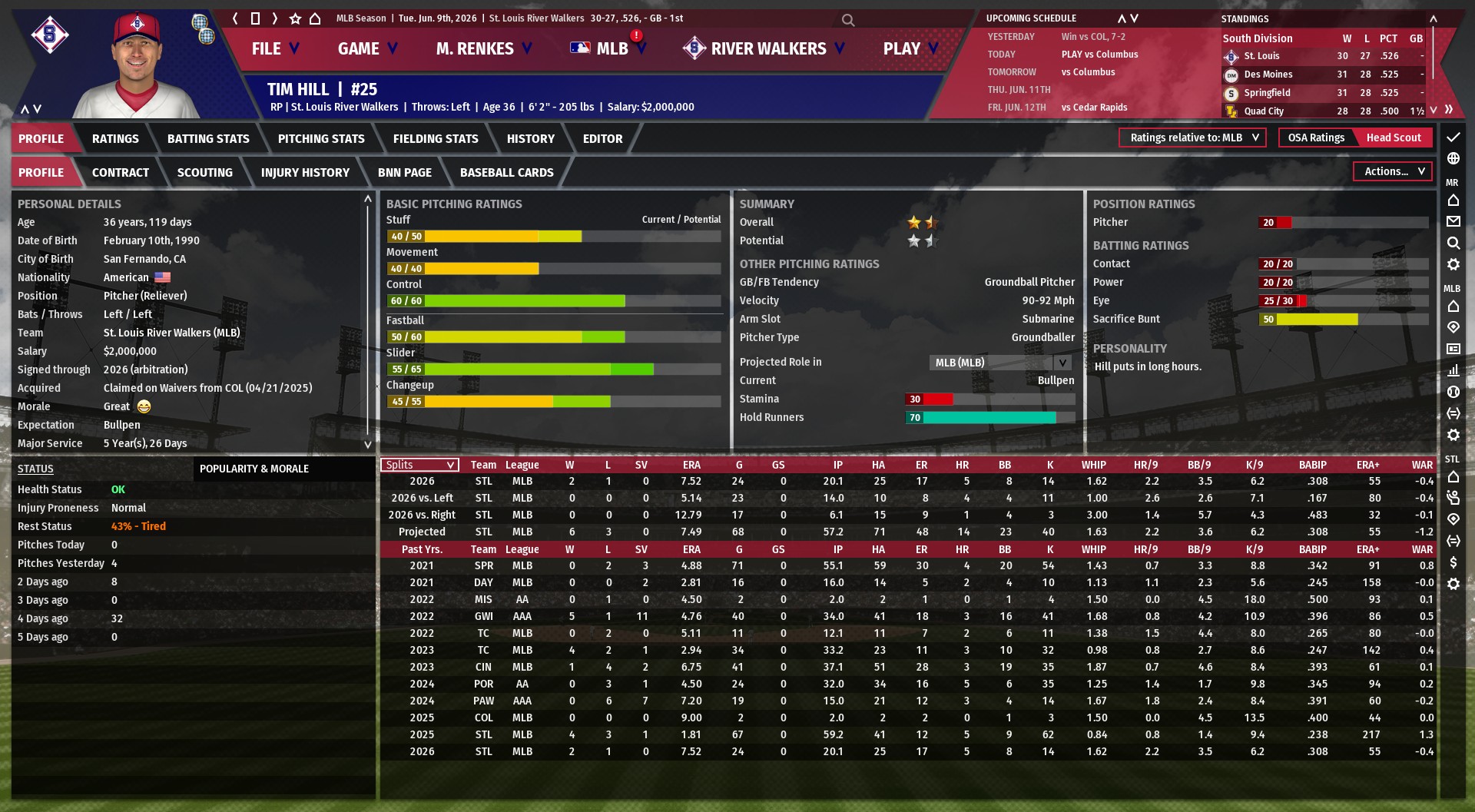This screenshot has height=812, width=1475.
Task: Show the PITCHING STATS tab
Action: pyautogui.click(x=321, y=139)
